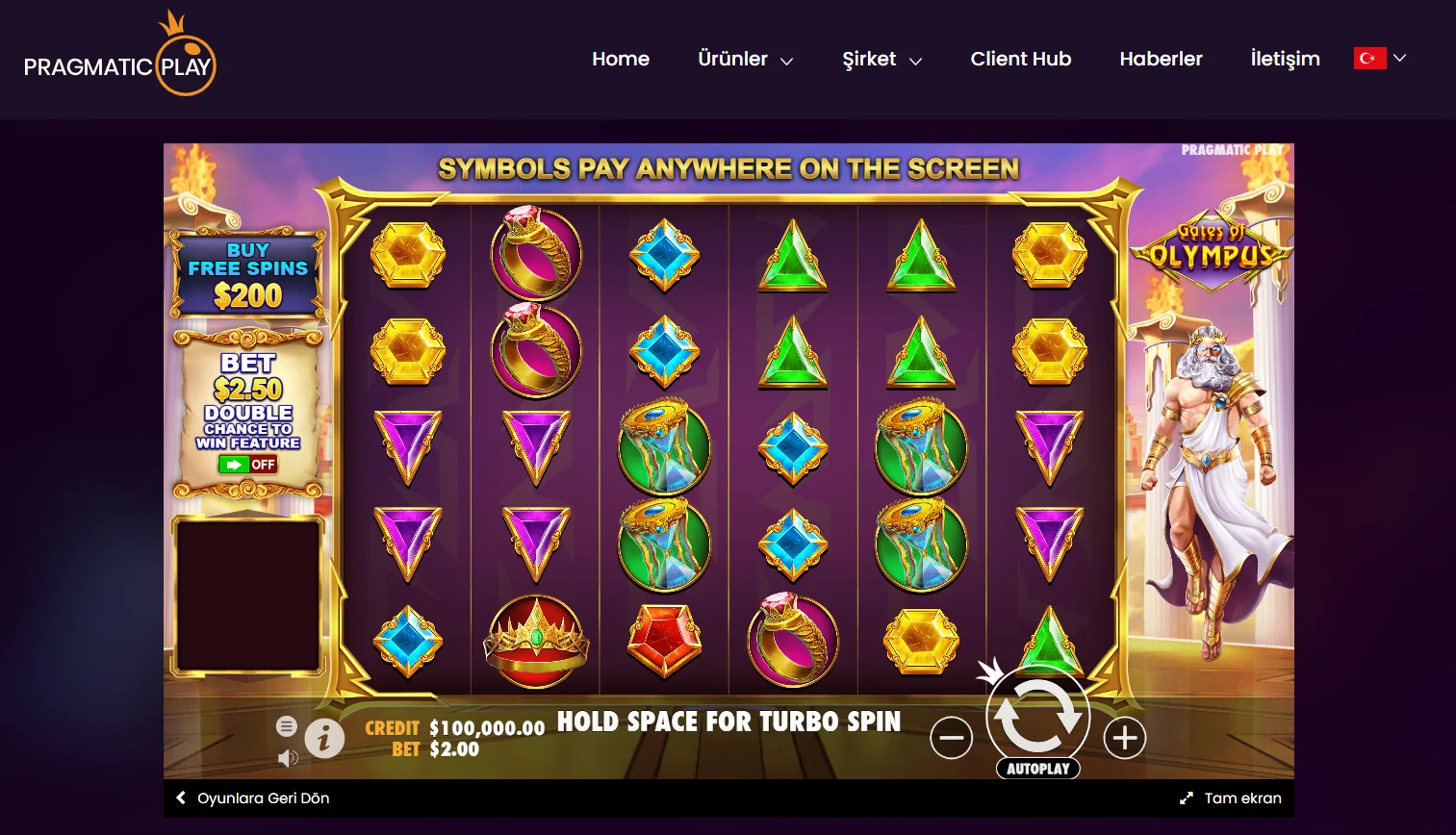Expand the Ürünler dropdown menu

click(x=745, y=59)
